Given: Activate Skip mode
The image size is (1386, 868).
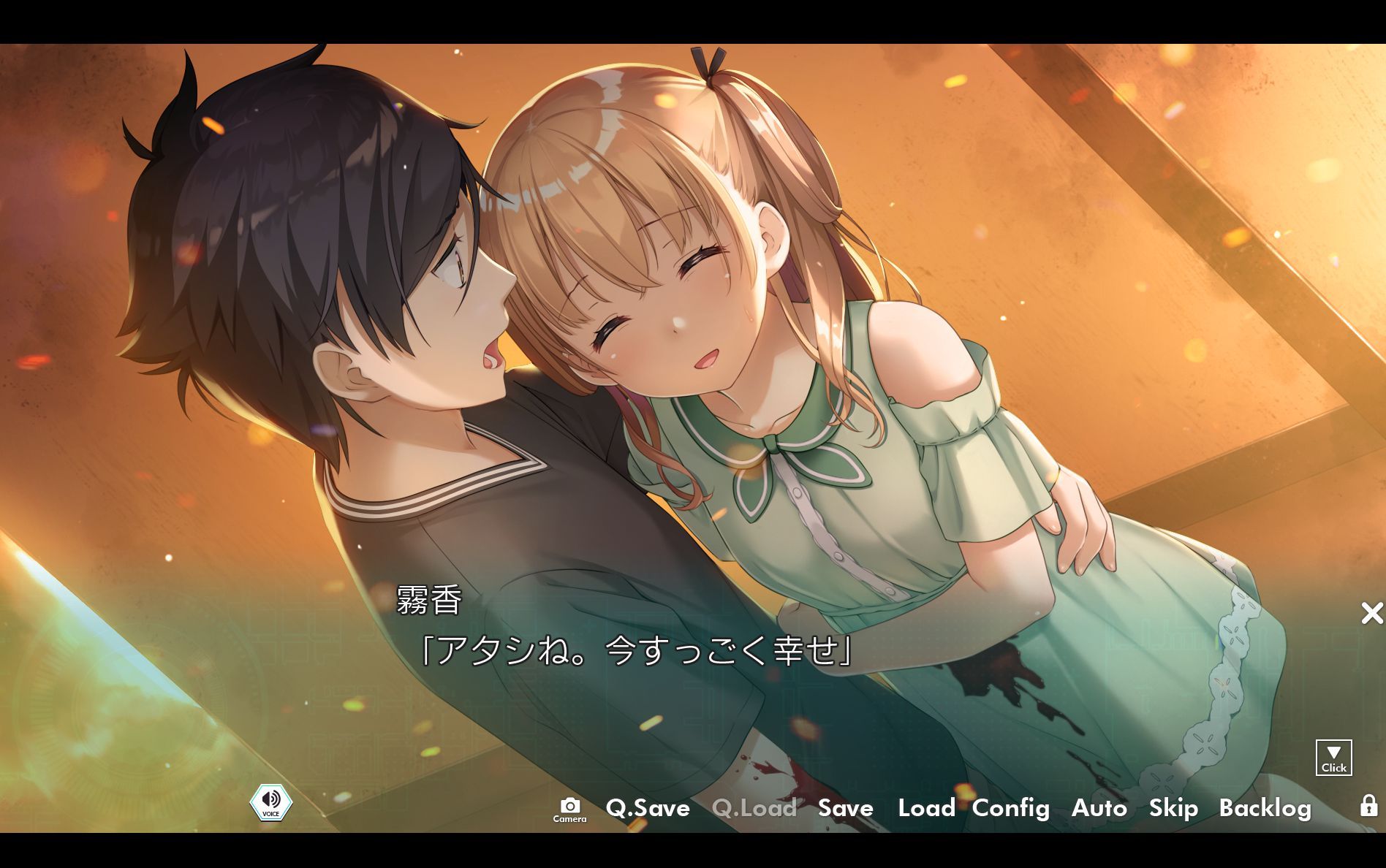Looking at the screenshot, I should point(1173,807).
